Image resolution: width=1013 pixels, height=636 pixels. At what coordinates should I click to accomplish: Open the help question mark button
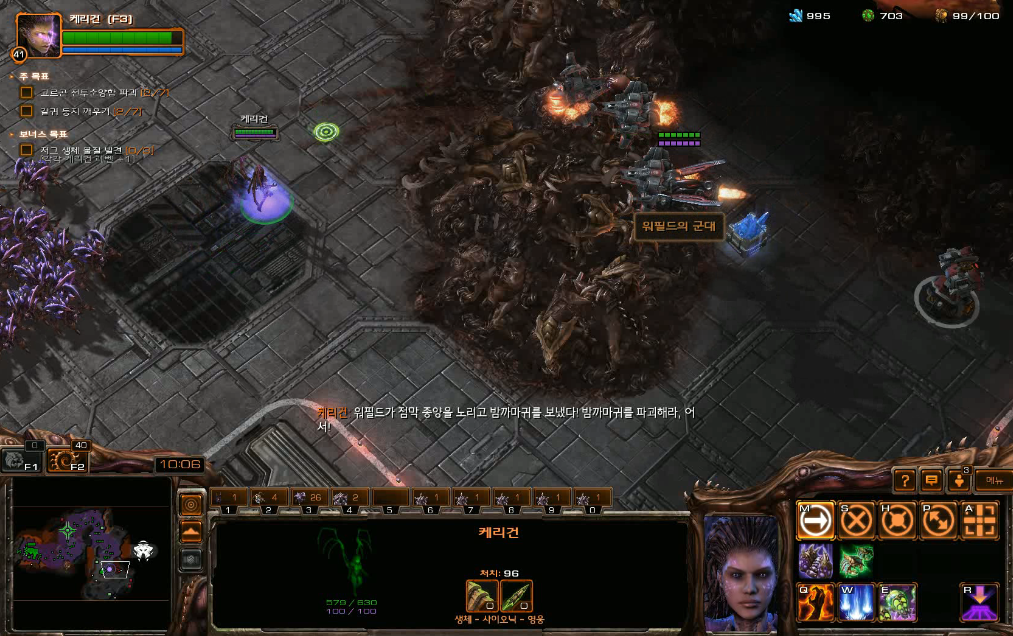click(x=903, y=481)
